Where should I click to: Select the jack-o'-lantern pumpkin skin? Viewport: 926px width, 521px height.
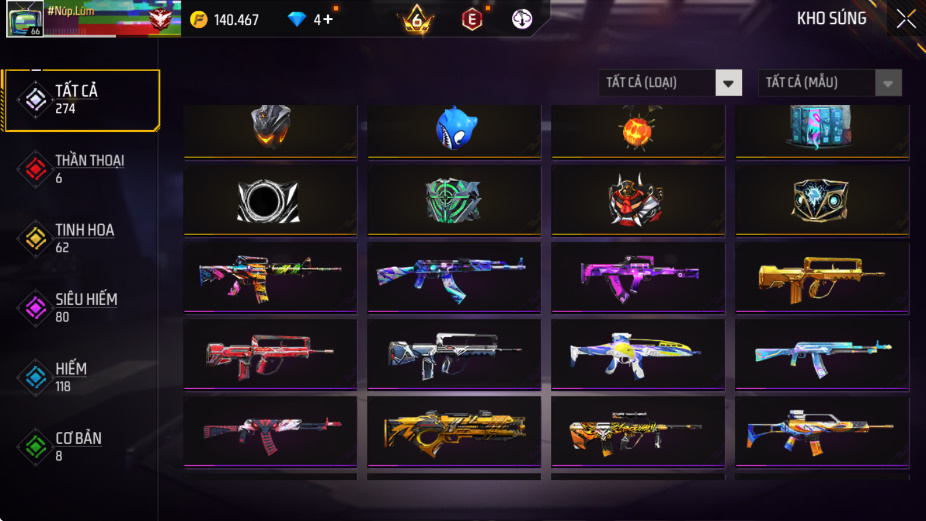[638, 128]
